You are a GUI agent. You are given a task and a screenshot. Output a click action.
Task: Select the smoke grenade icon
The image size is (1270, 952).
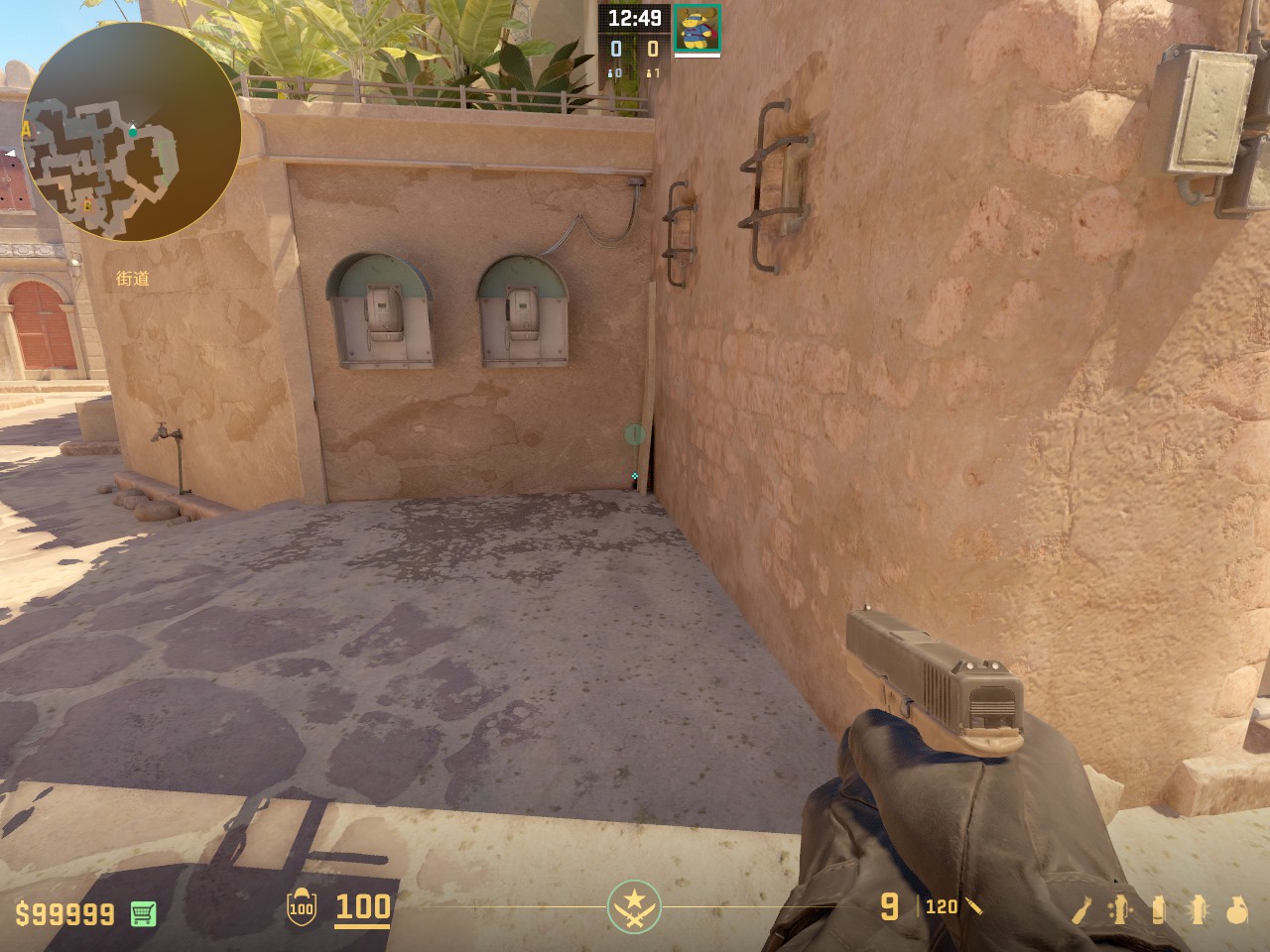[1159, 908]
